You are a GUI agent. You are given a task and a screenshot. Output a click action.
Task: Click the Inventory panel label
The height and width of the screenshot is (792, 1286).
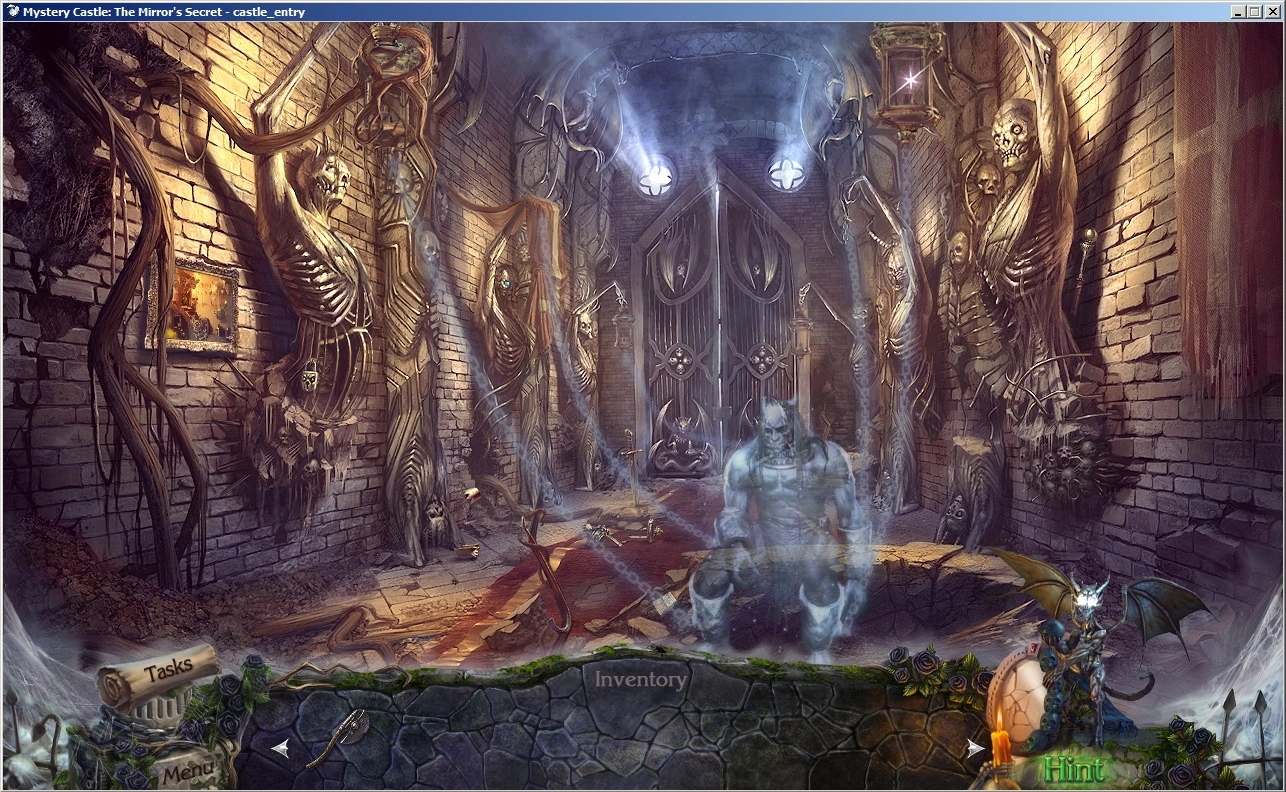click(x=641, y=680)
